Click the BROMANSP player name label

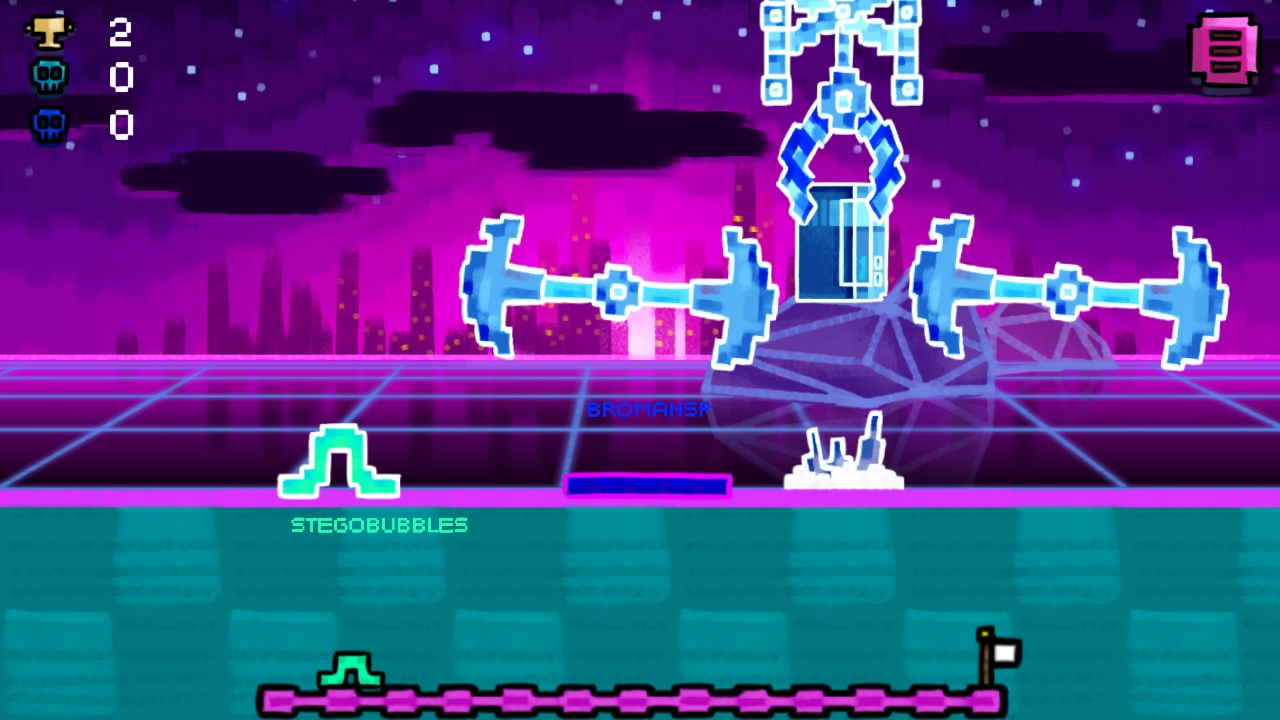pyautogui.click(x=649, y=410)
